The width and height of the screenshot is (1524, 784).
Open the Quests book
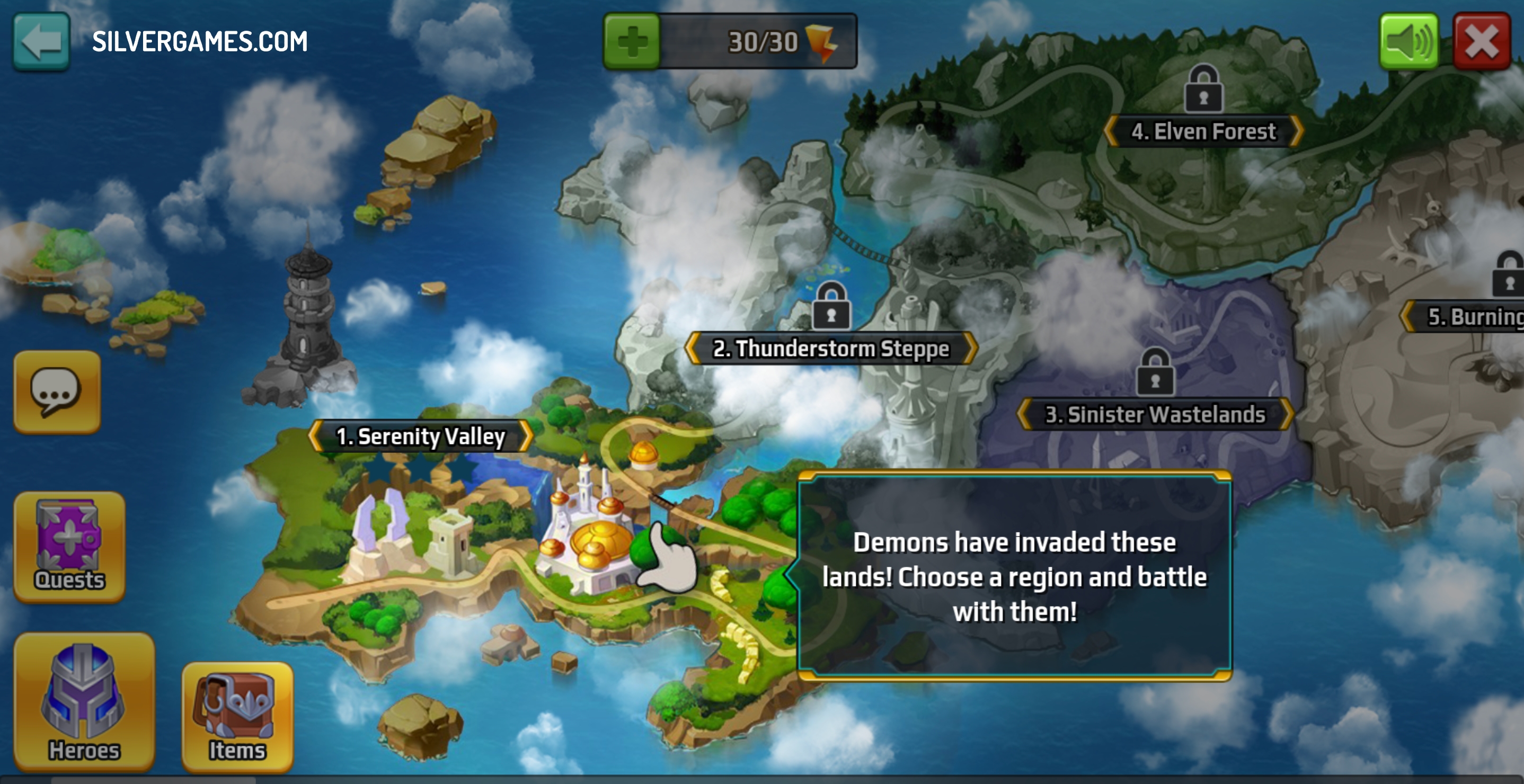pos(69,546)
